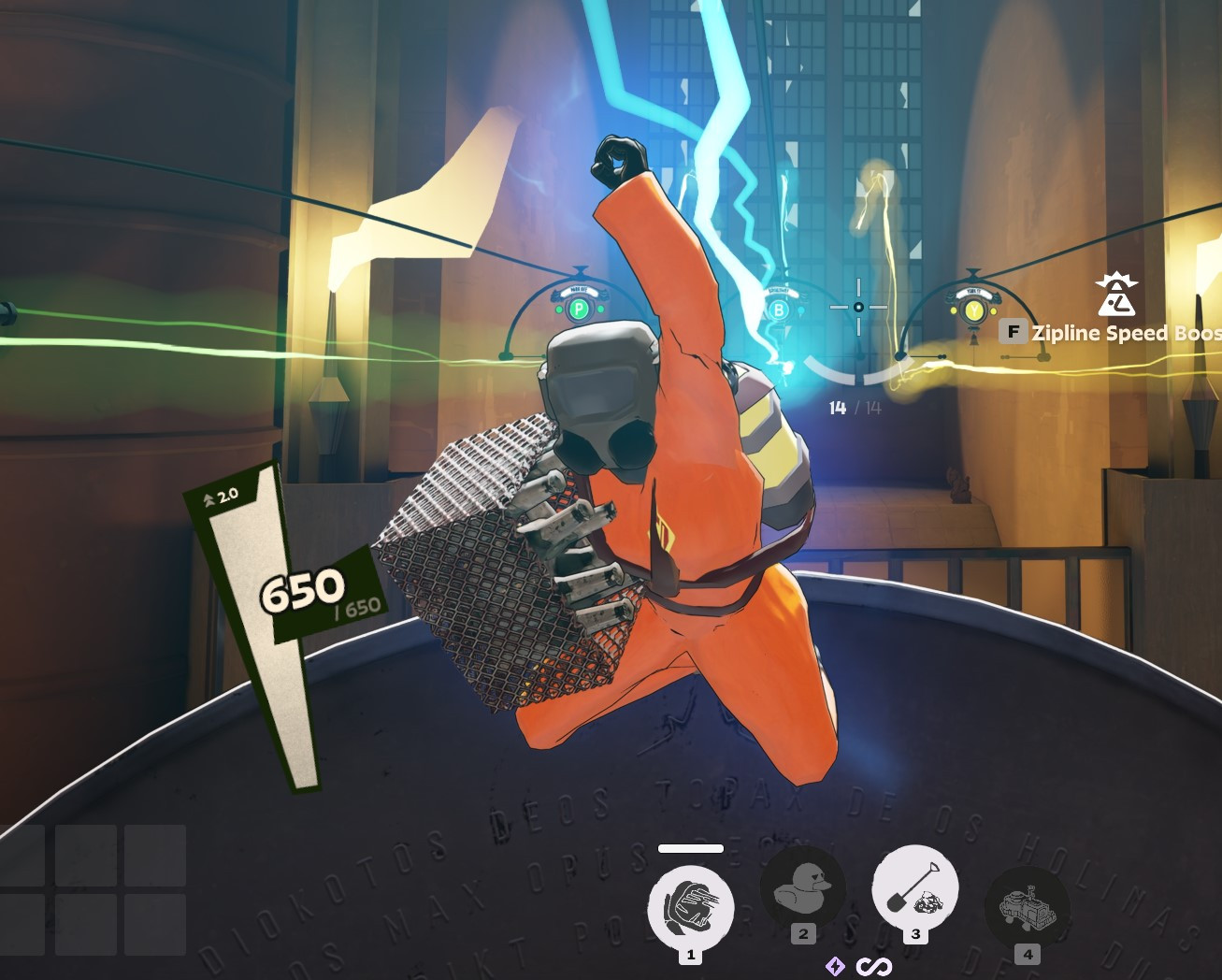Activate the Zipline Speed Boost prompt
This screenshot has height=980, width=1222.
coord(1122,333)
